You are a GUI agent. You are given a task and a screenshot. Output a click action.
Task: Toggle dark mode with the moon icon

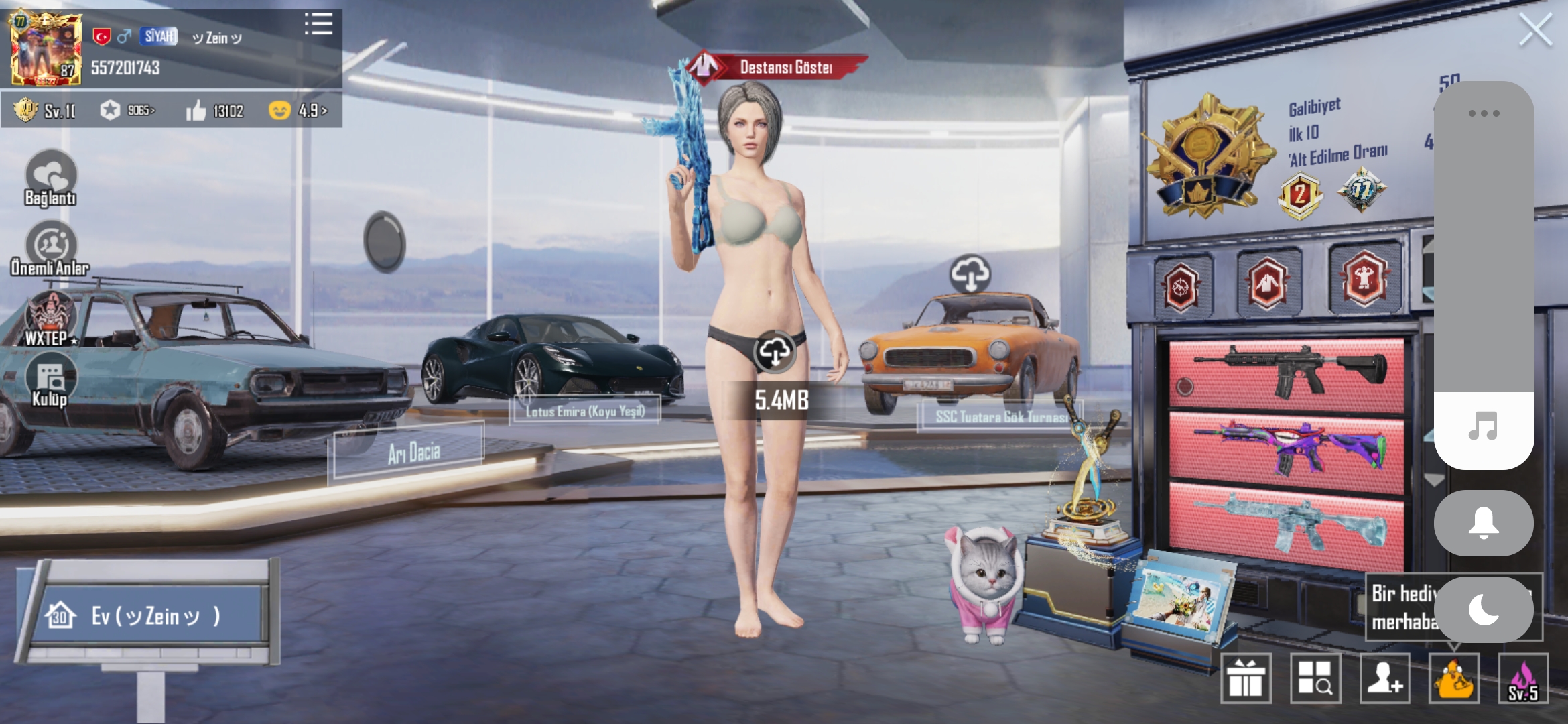pyautogui.click(x=1483, y=609)
